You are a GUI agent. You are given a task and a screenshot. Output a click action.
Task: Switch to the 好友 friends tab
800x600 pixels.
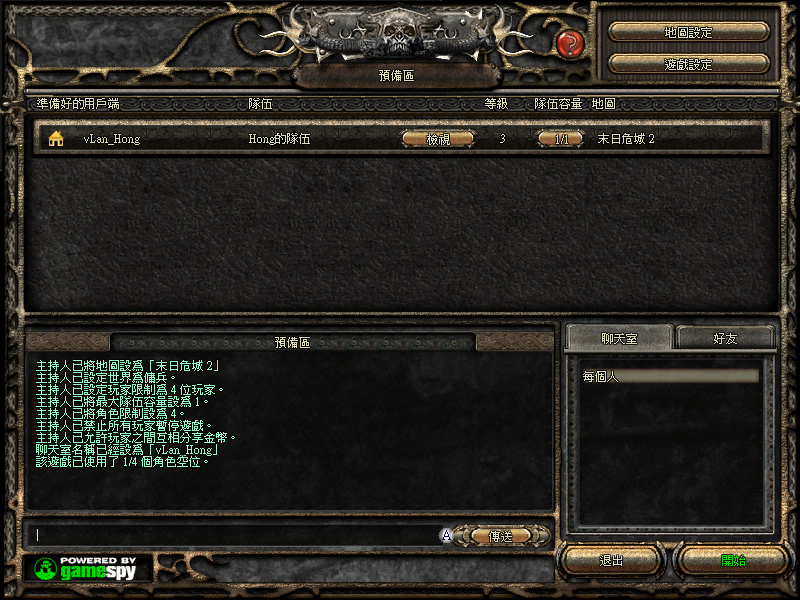726,338
